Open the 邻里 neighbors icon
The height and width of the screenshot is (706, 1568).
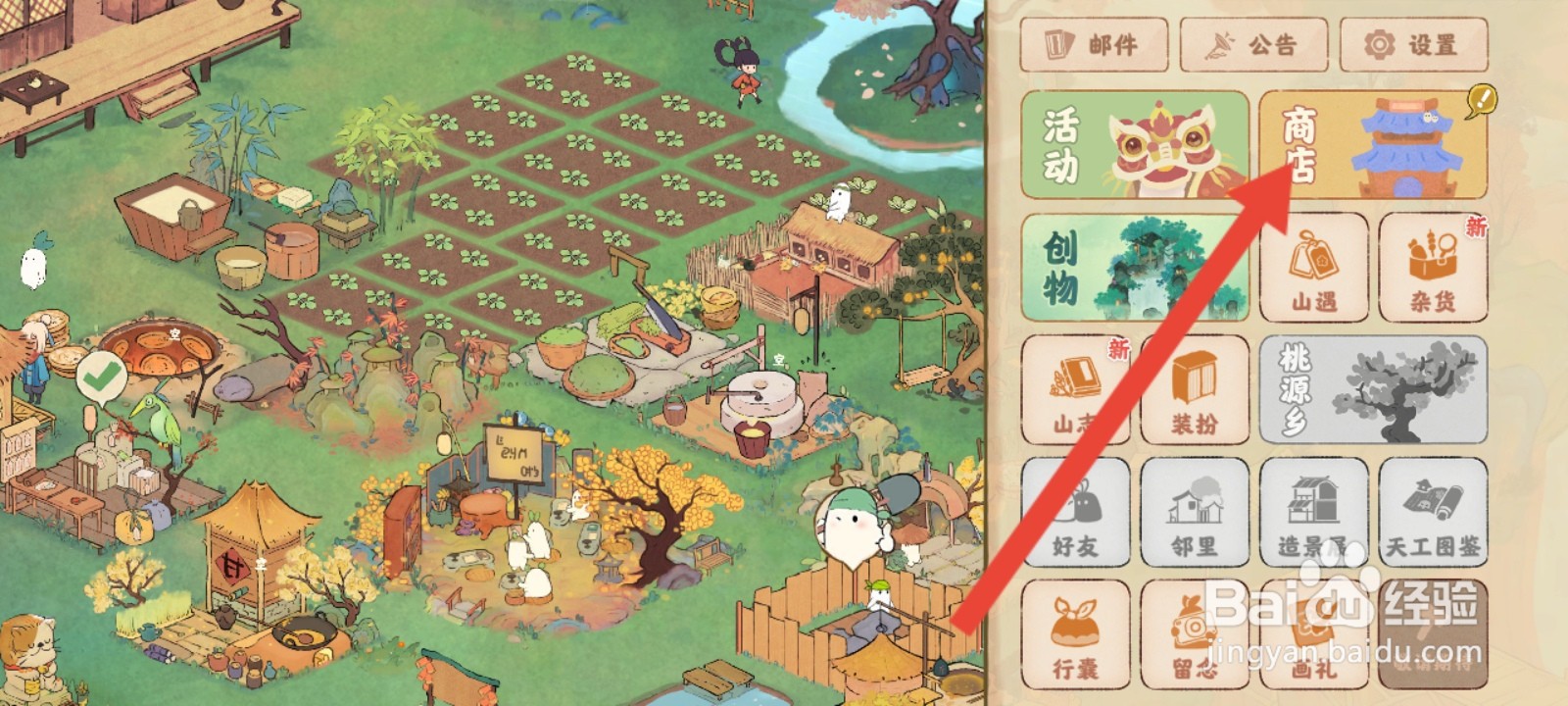pyautogui.click(x=1194, y=512)
